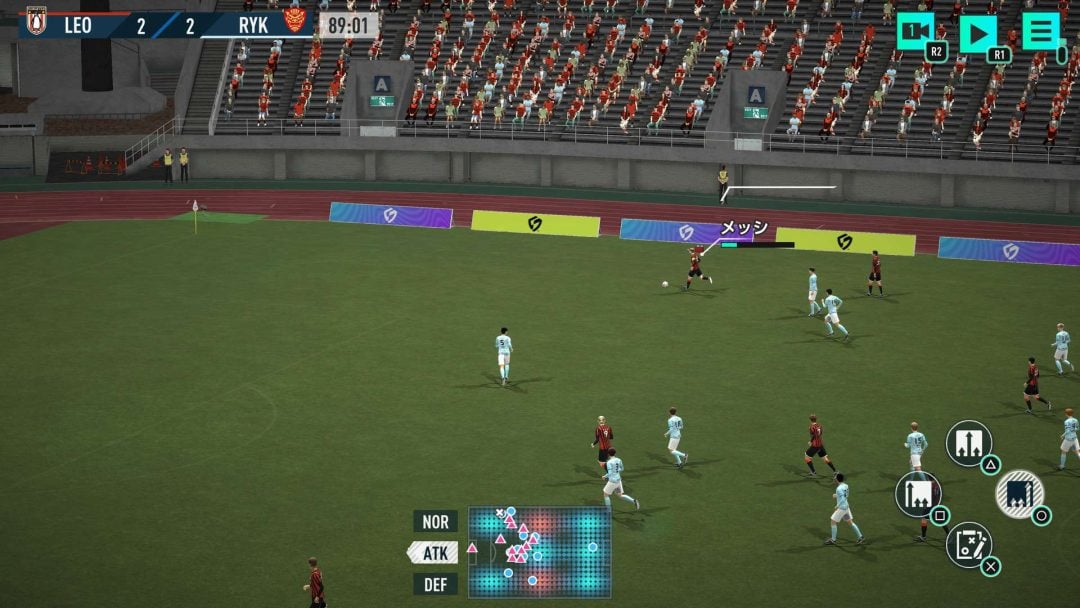Click the play triangle speed button

pos(978,32)
